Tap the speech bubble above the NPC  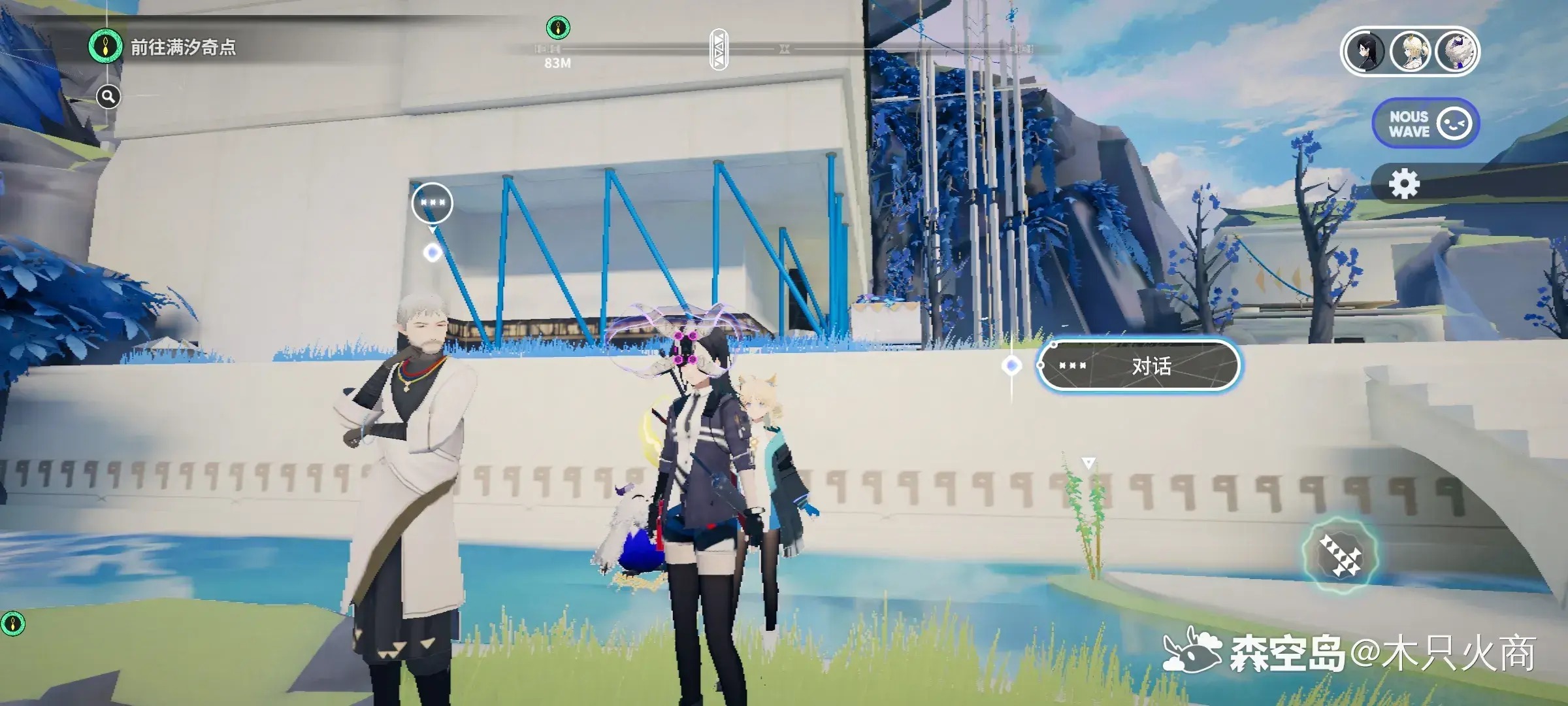coord(432,203)
